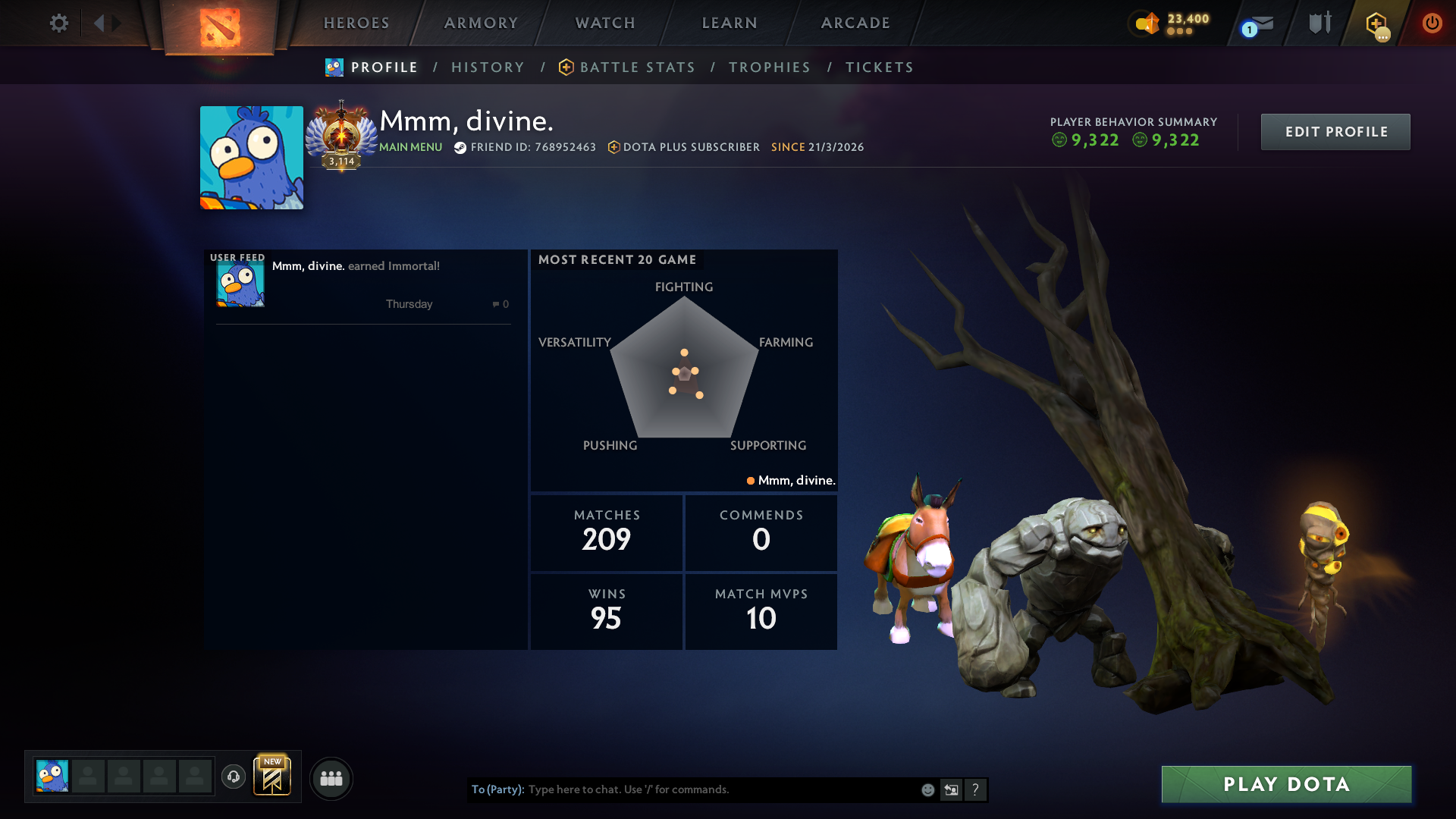The image size is (1456, 819).
Task: Click the EDIT PROFILE button
Action: click(1335, 131)
